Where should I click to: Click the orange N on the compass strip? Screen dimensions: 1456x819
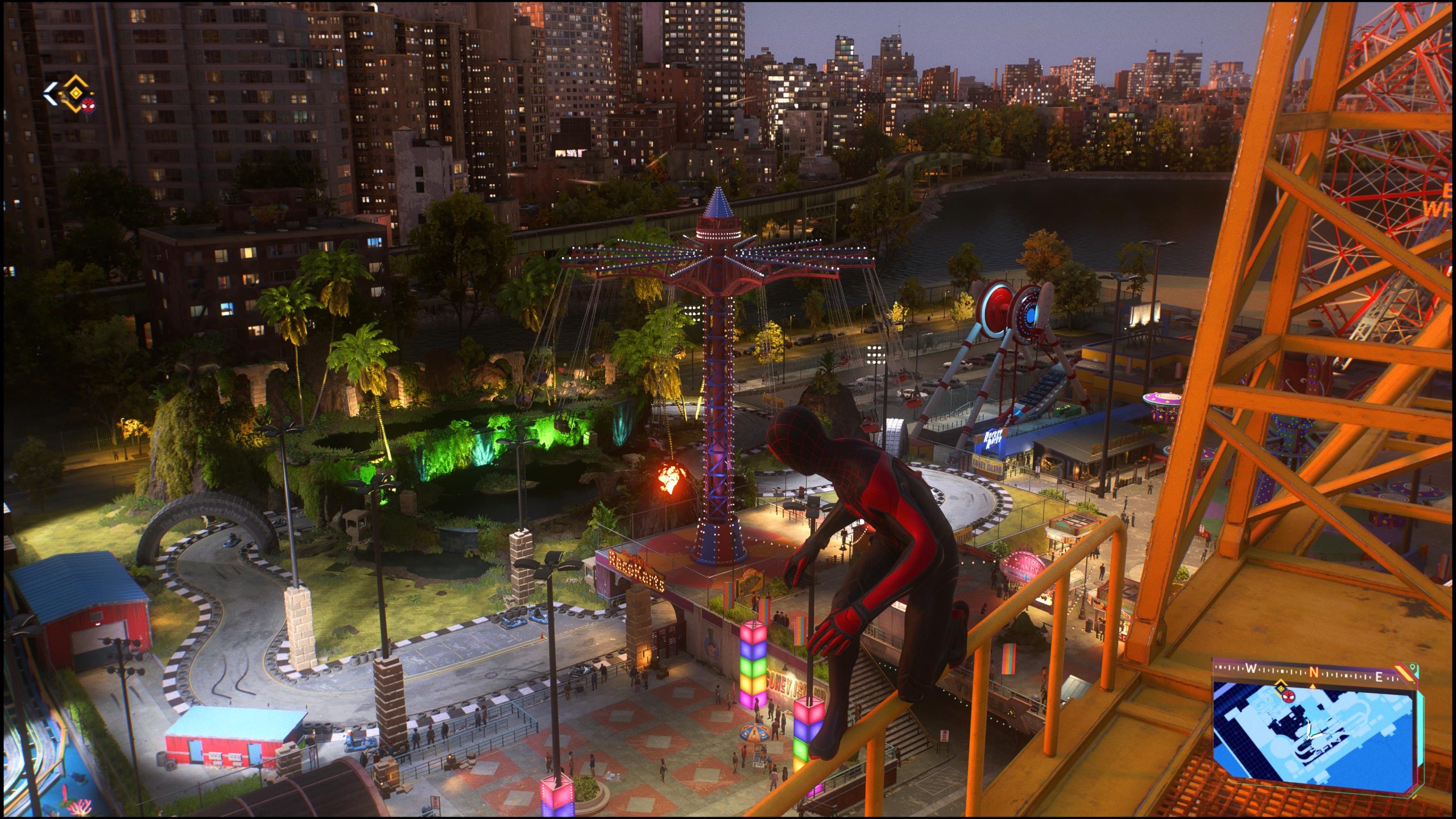click(1314, 672)
